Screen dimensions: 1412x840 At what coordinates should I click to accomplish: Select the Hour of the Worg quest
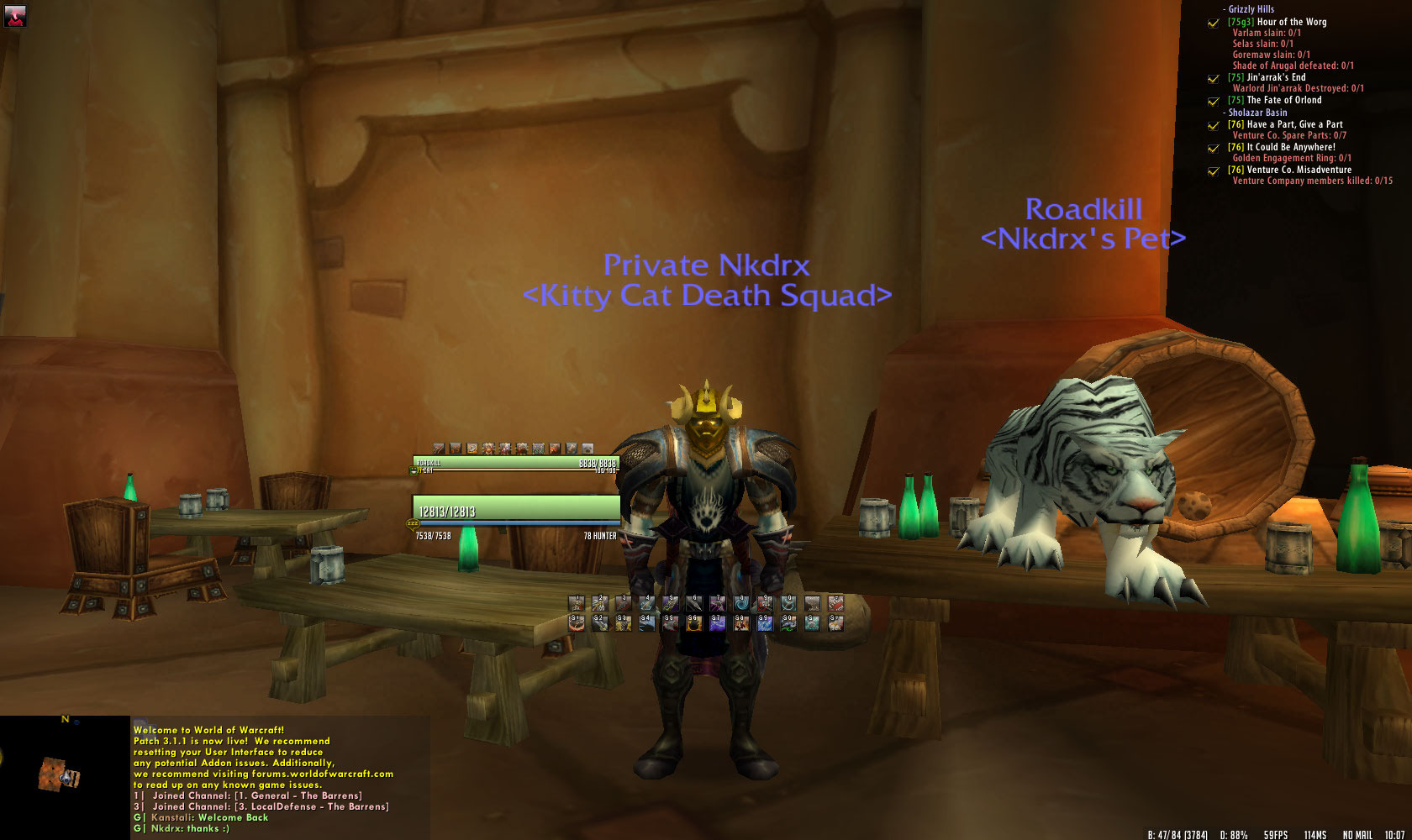point(1291,22)
